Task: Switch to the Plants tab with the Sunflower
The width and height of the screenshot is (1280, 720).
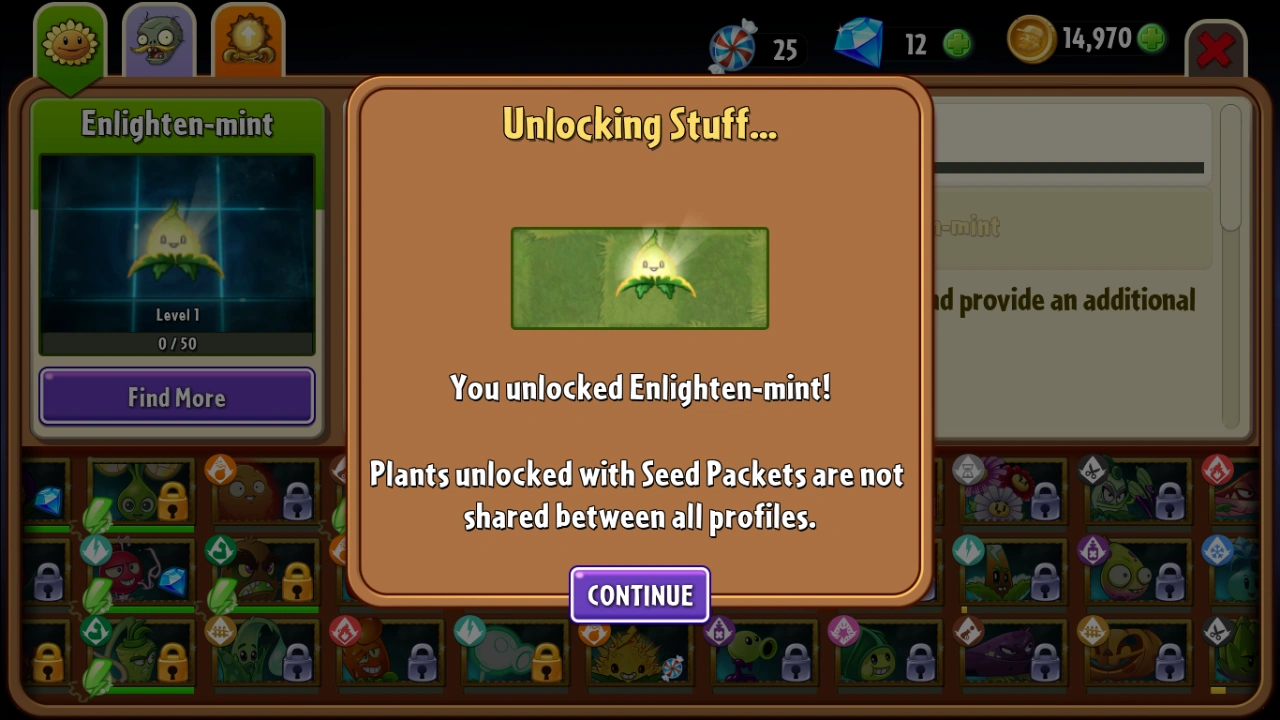Action: pos(70,40)
